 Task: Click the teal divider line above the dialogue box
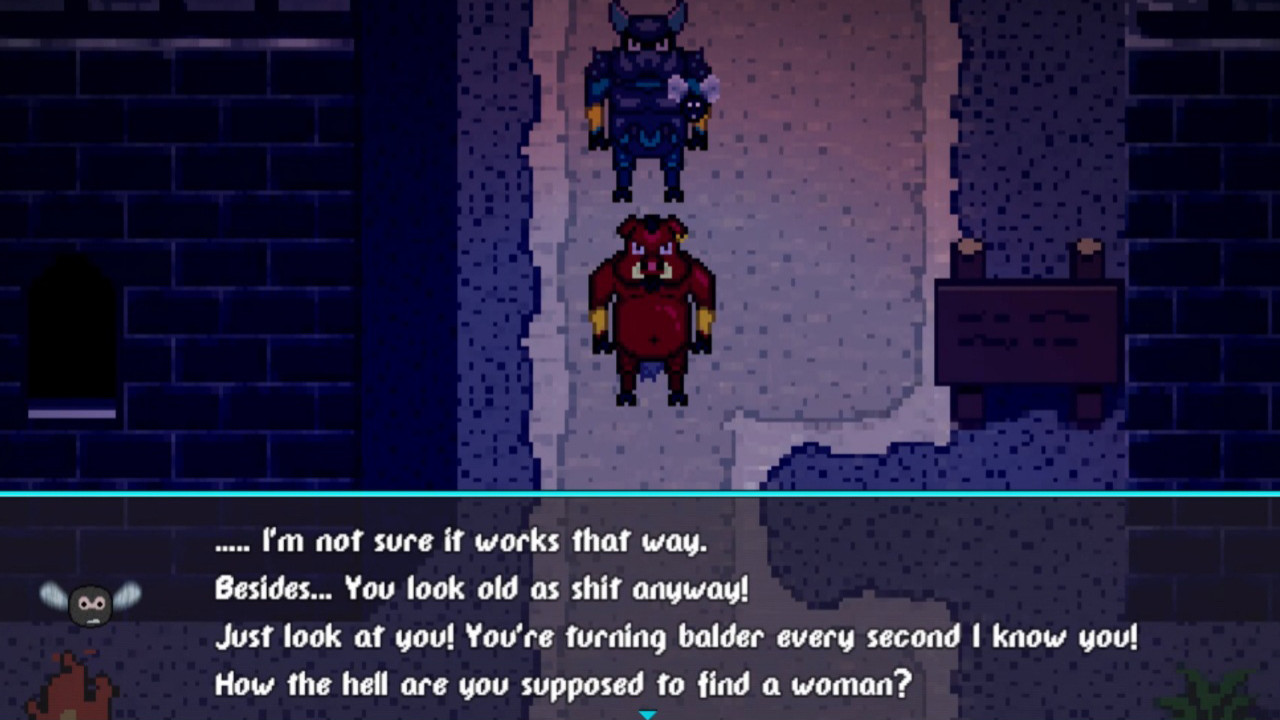pos(640,491)
